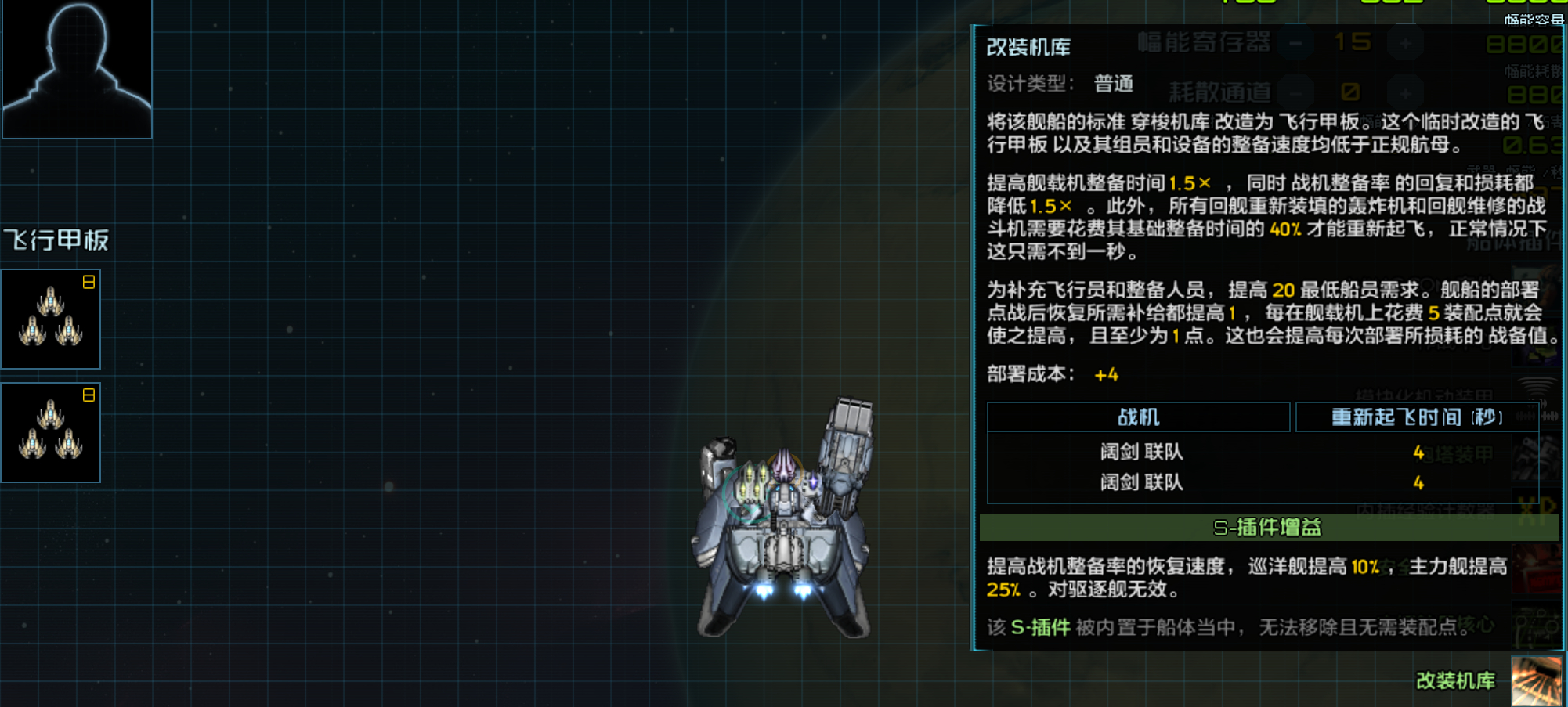Decrease 耗散通道 with the minus button
This screenshot has height=707, width=1568.
coord(1295,94)
